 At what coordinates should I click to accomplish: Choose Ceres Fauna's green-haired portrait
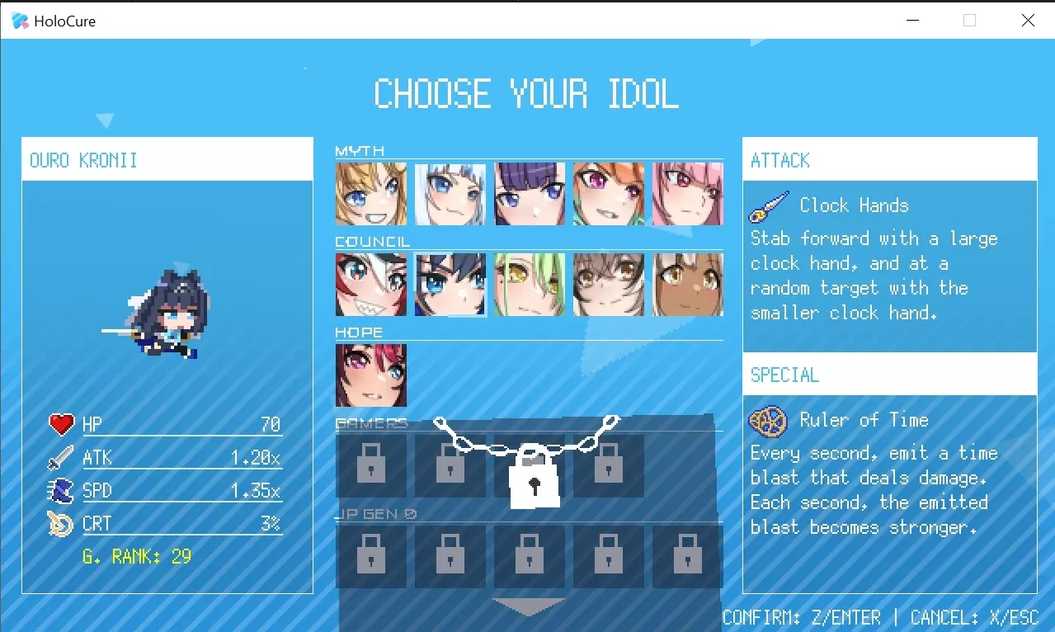coord(529,284)
